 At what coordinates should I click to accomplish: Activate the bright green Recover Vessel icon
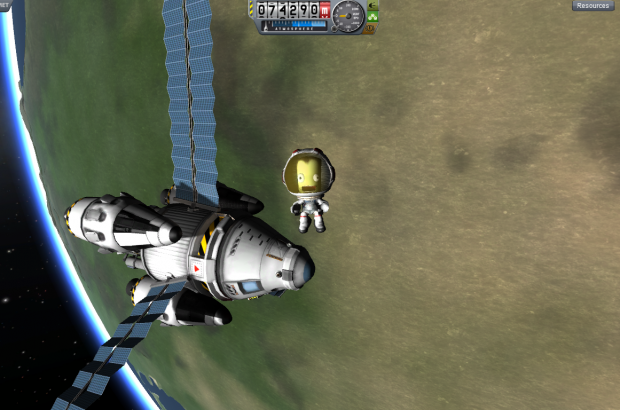[x=372, y=17]
